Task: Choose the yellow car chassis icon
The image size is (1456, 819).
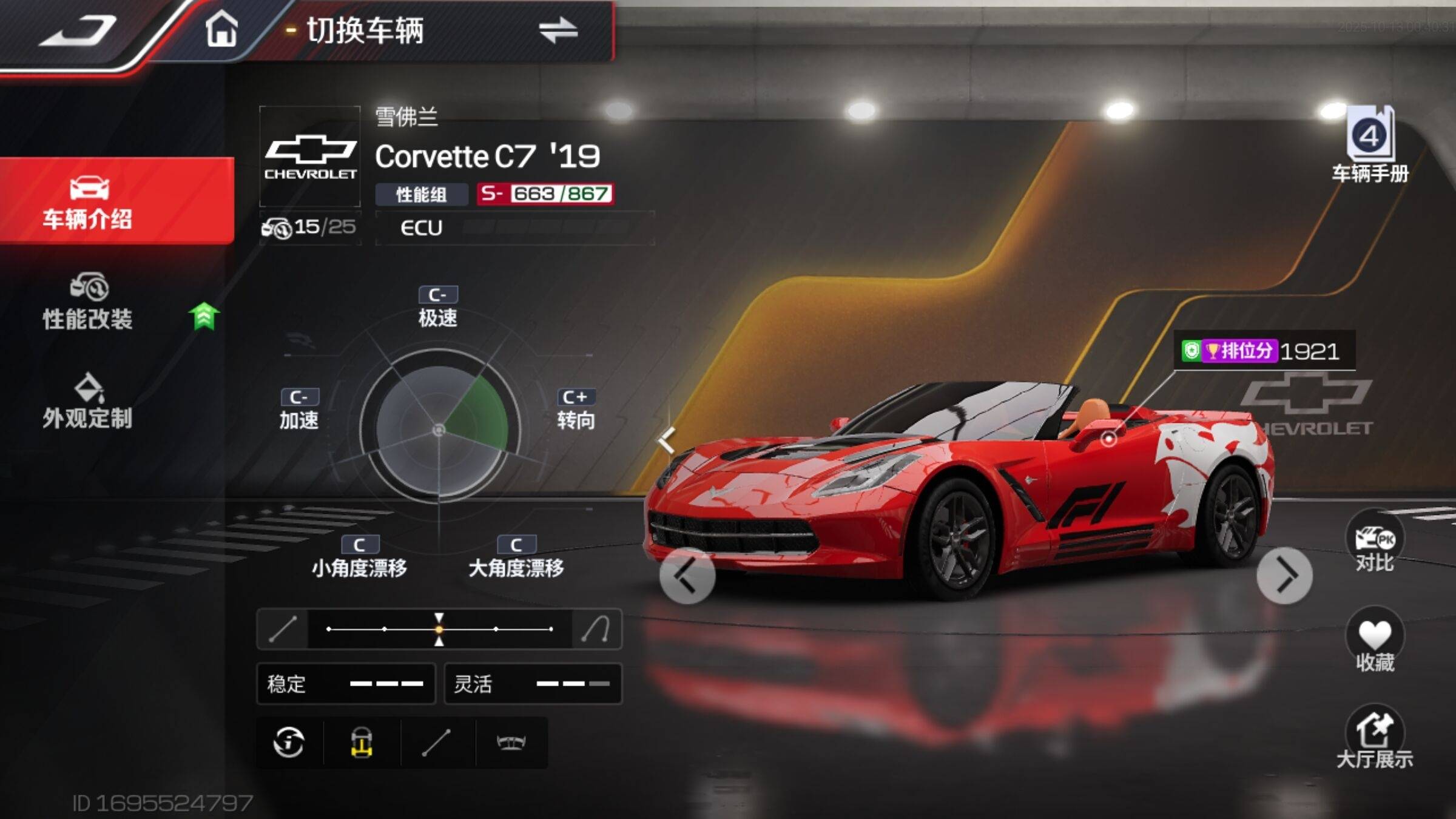Action: point(362,743)
